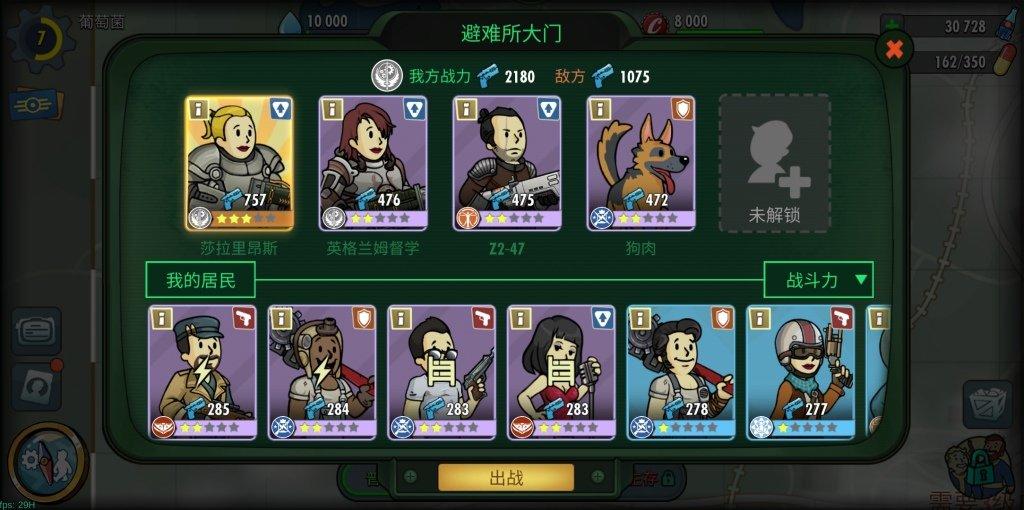The image size is (1024, 510).
Task: Show info for the 狗肉 card
Action: click(x=600, y=108)
